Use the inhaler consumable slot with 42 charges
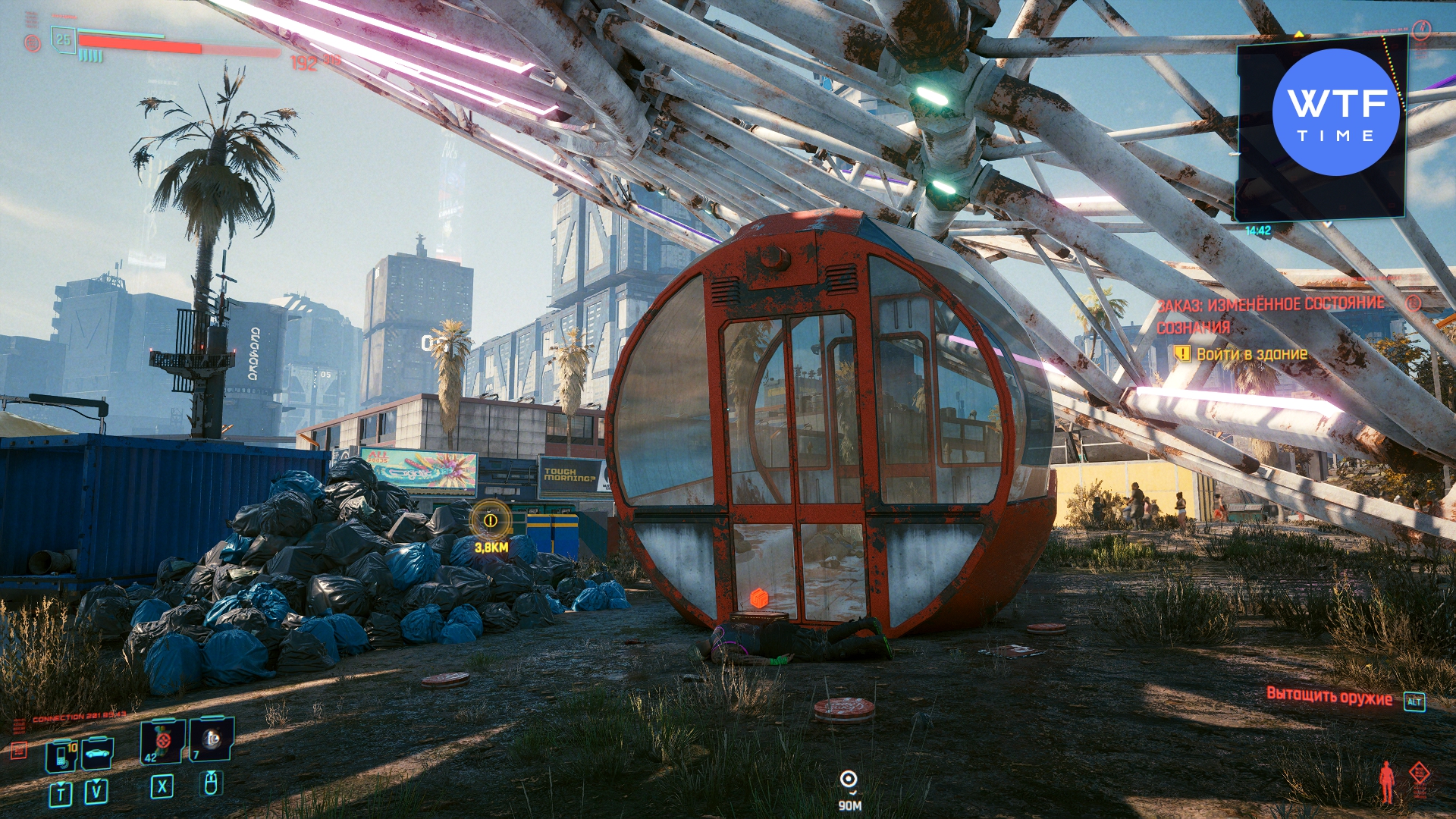 pyautogui.click(x=162, y=741)
